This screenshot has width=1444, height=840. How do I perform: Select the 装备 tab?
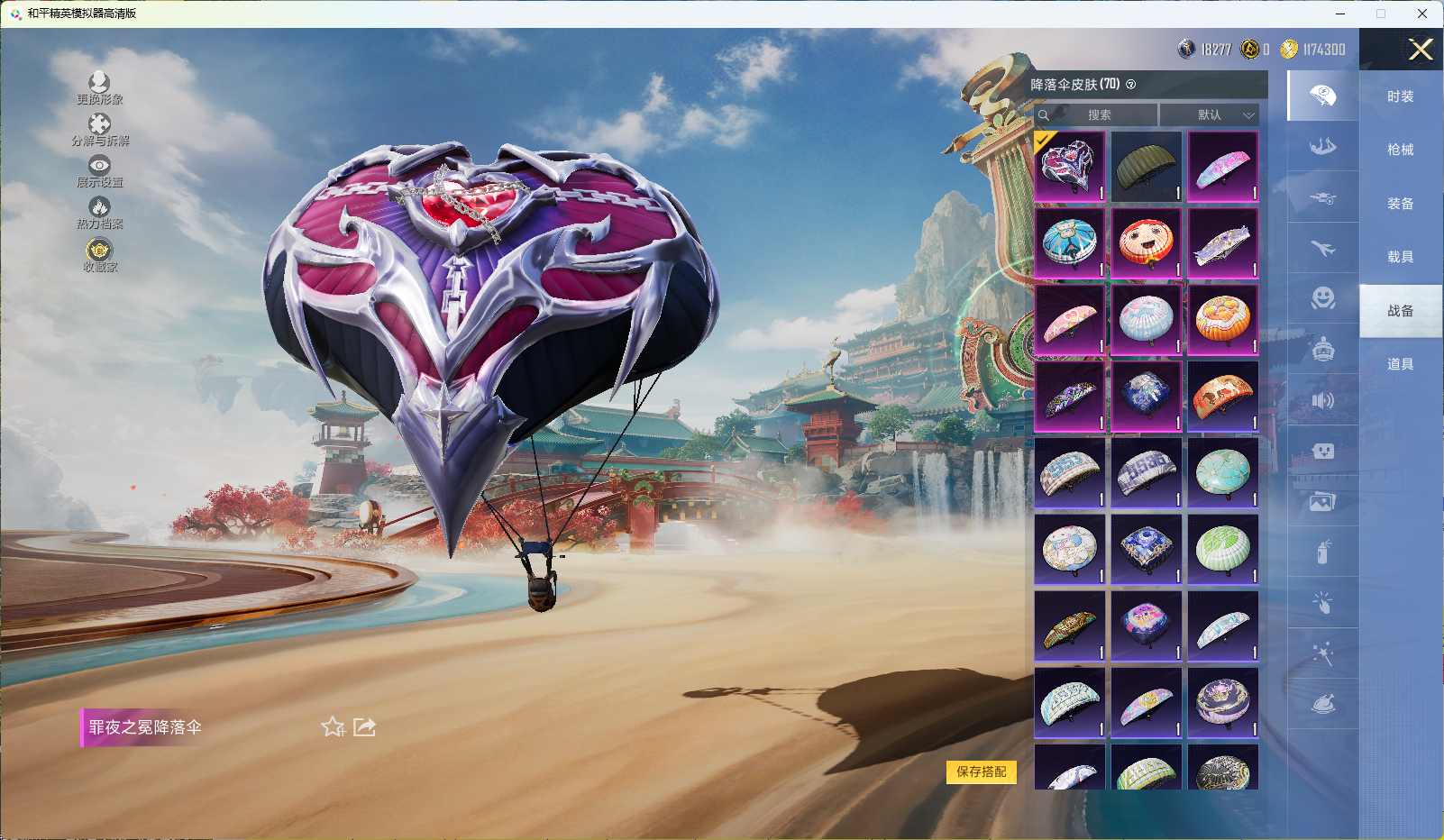click(x=1400, y=204)
